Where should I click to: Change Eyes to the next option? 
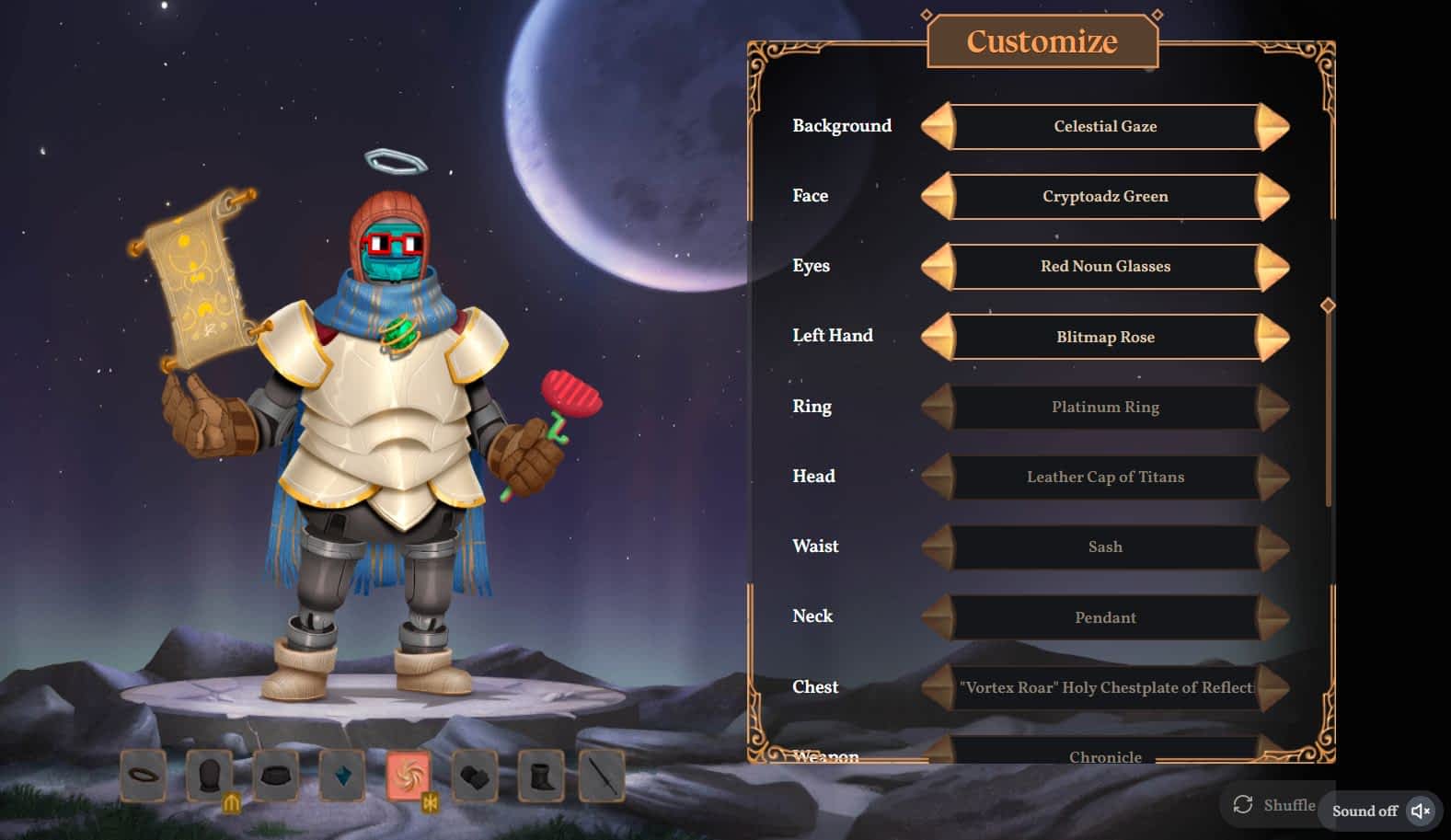click(1273, 267)
